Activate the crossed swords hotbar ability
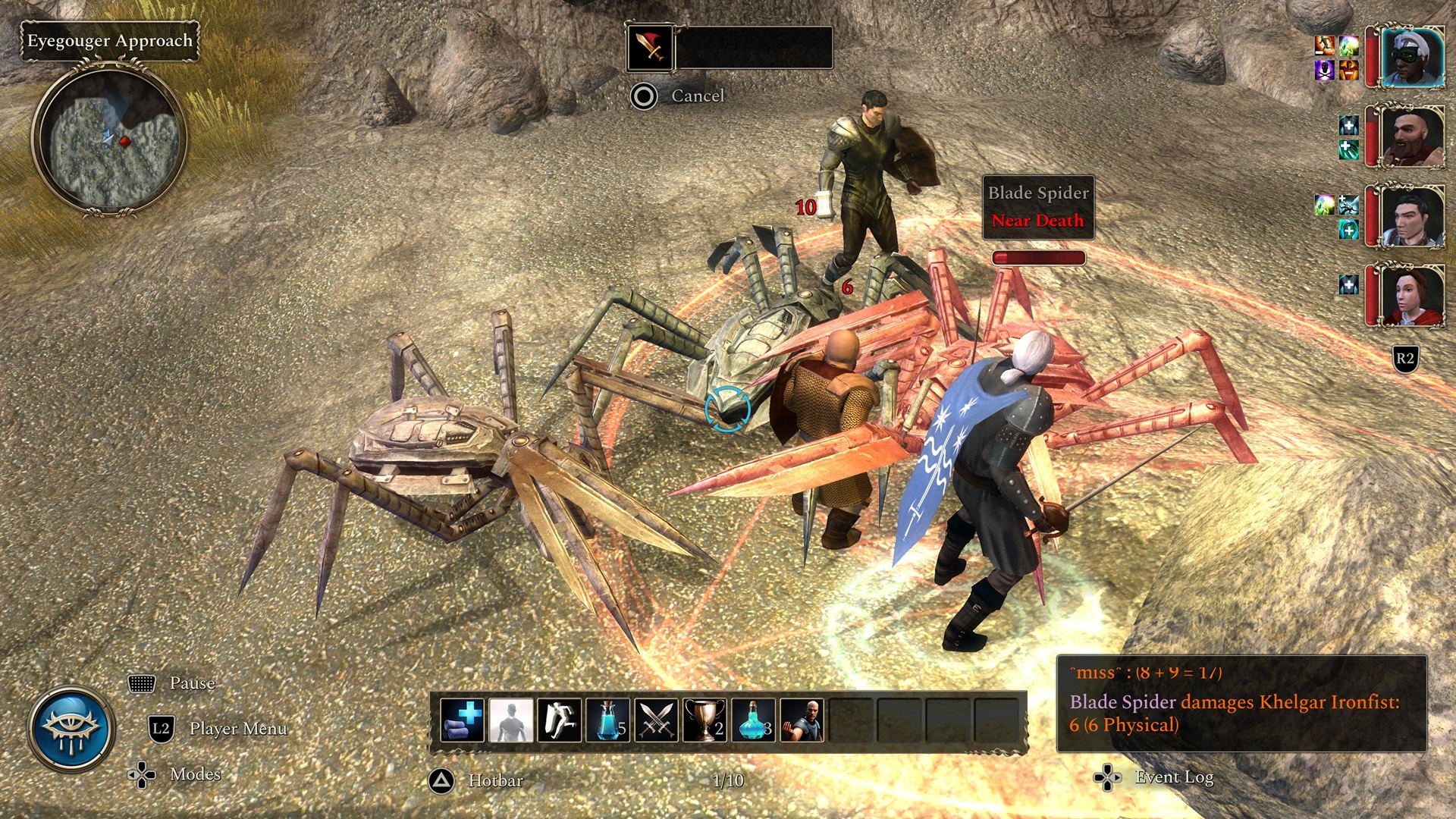Viewport: 1456px width, 819px height. (656, 720)
